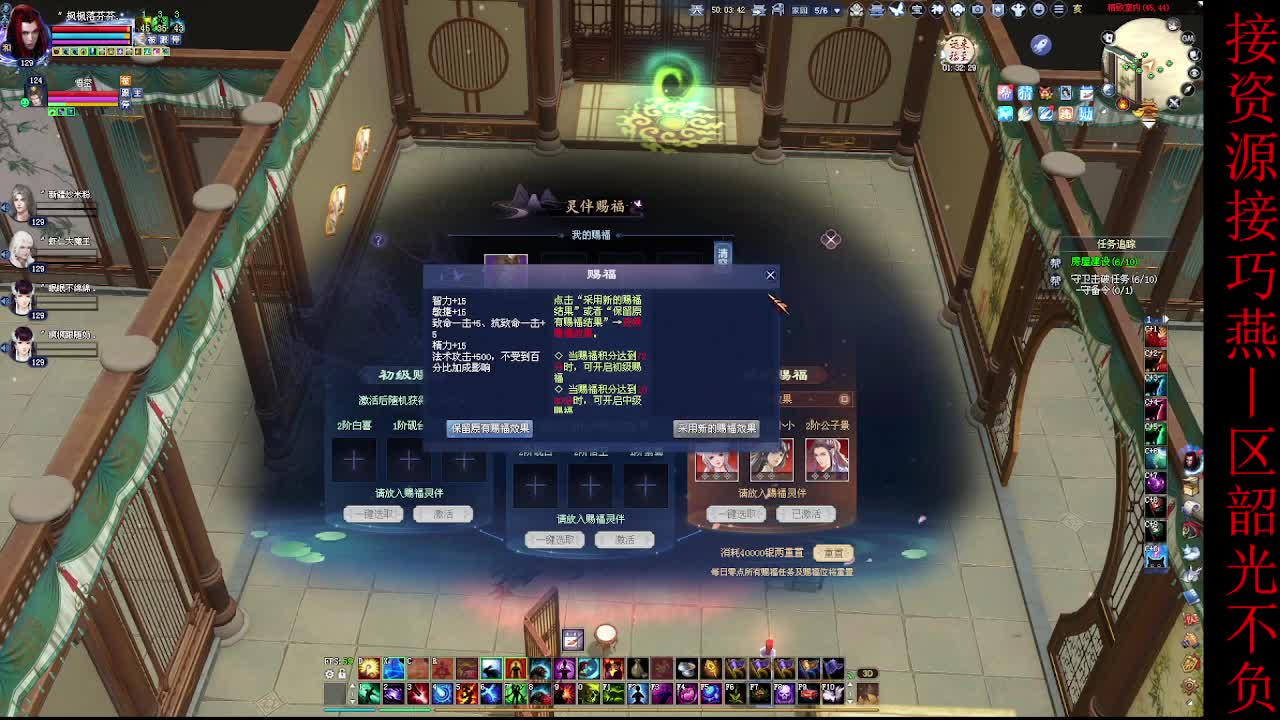Open the screenshot camera icon in the top toolbar
Image resolution: width=1280 pixels, height=720 pixels.
point(976,11)
